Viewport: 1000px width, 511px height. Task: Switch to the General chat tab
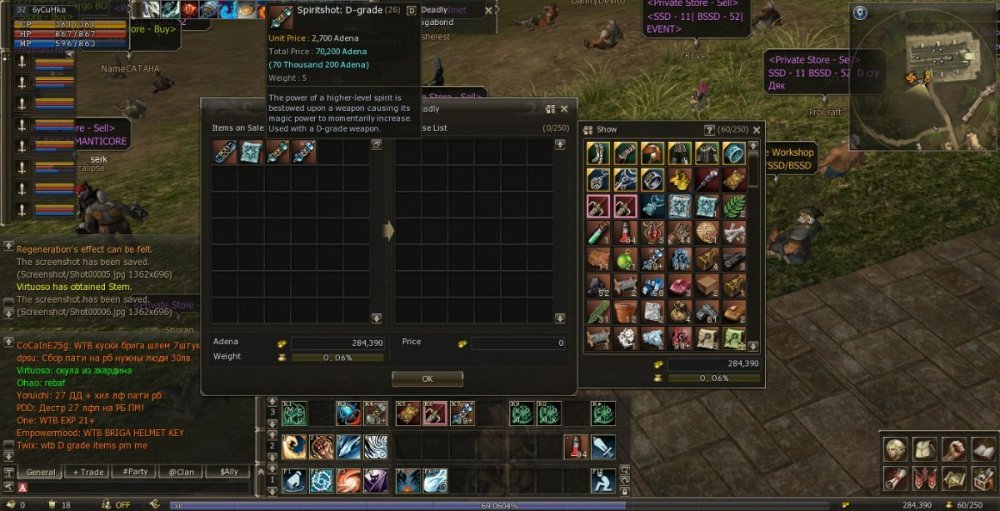[x=41, y=472]
